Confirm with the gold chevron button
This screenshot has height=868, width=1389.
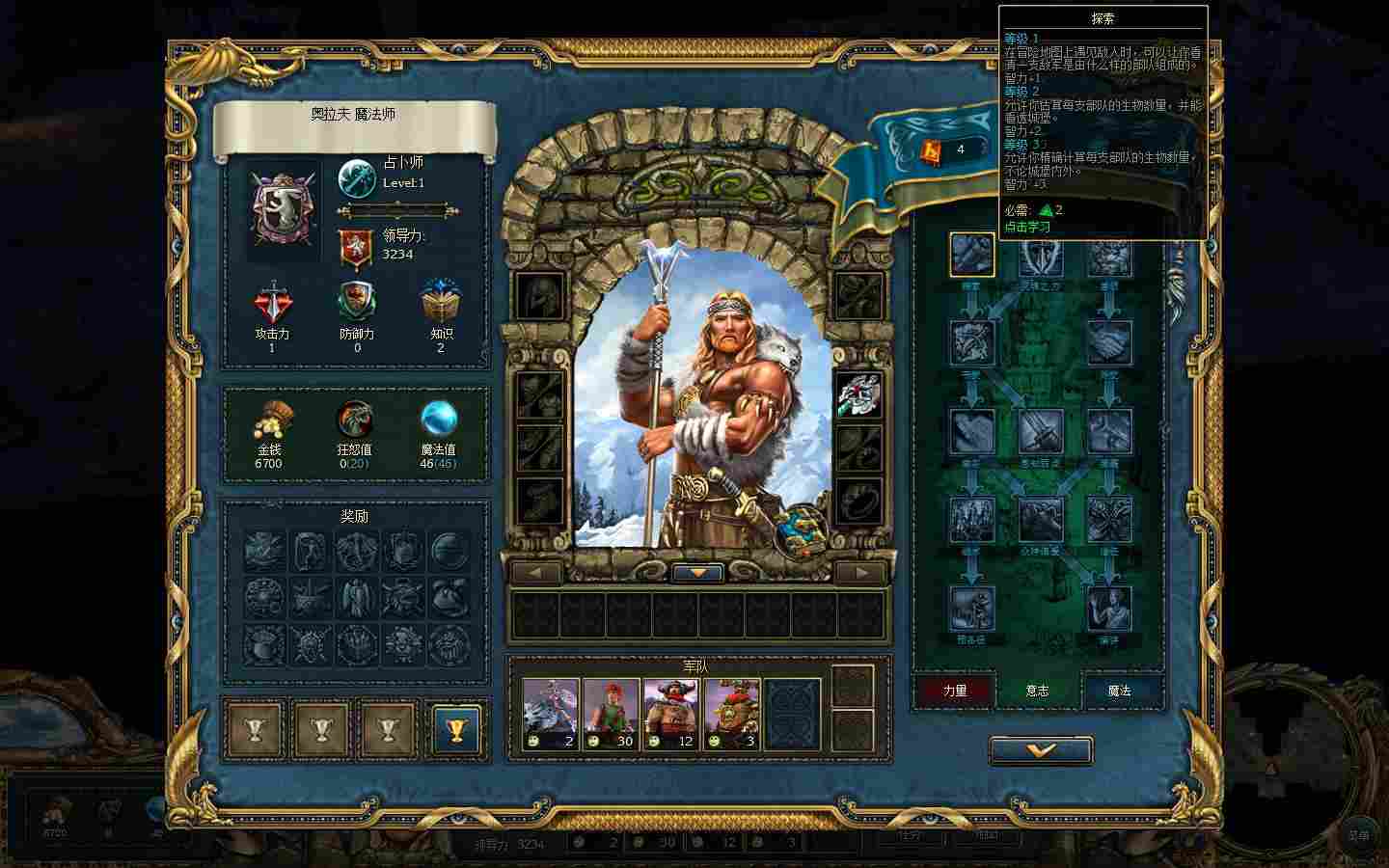click(x=1040, y=750)
